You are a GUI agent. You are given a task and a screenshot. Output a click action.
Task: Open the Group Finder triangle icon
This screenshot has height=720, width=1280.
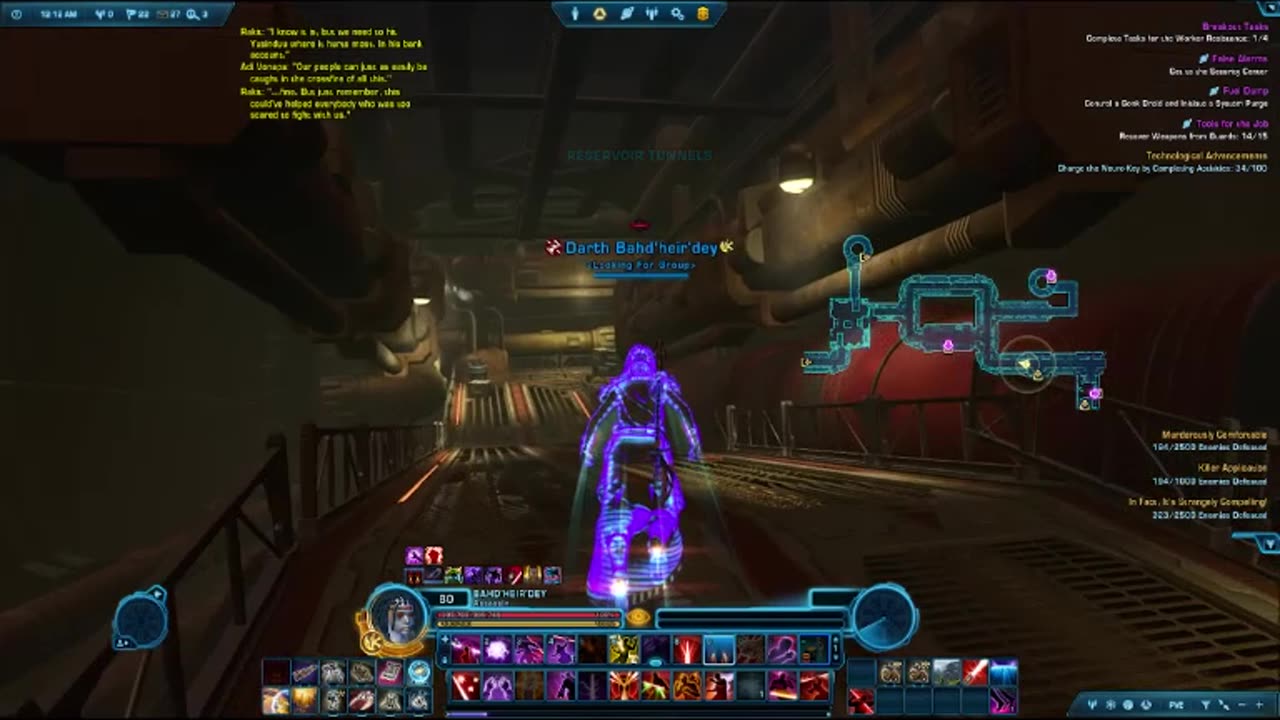pos(600,12)
